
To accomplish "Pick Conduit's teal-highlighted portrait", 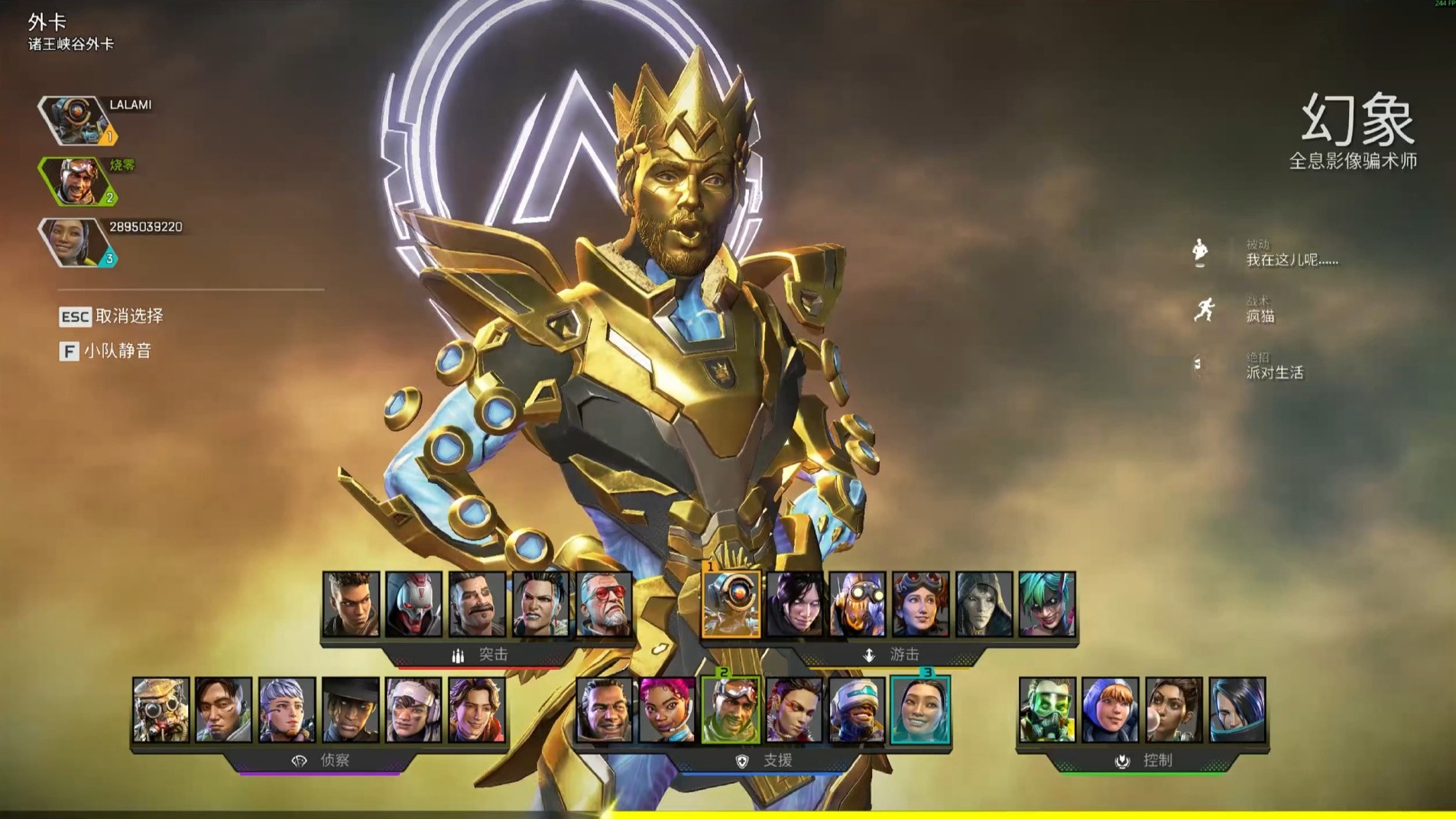I will click(920, 710).
